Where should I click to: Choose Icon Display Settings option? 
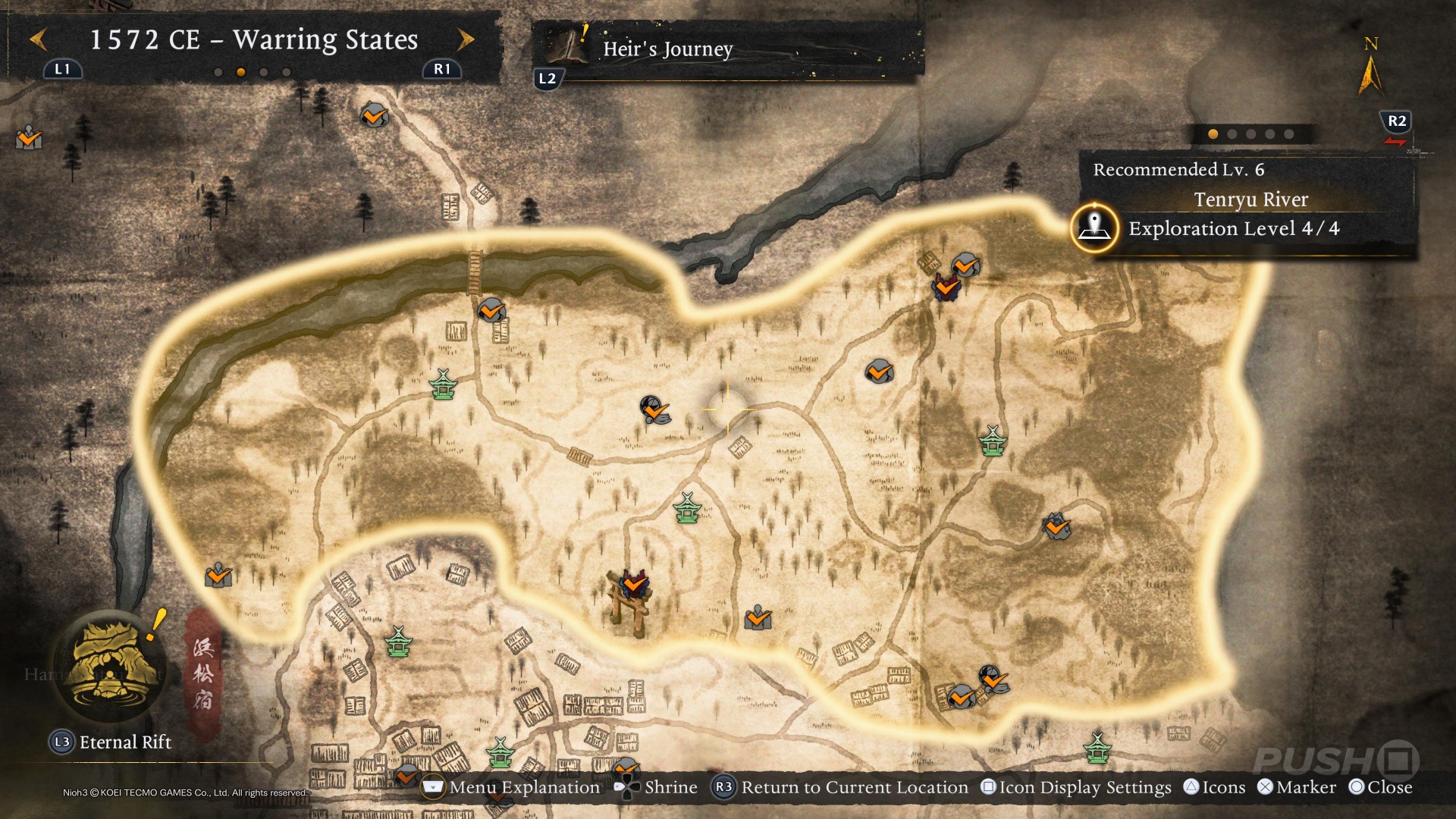point(1076,787)
